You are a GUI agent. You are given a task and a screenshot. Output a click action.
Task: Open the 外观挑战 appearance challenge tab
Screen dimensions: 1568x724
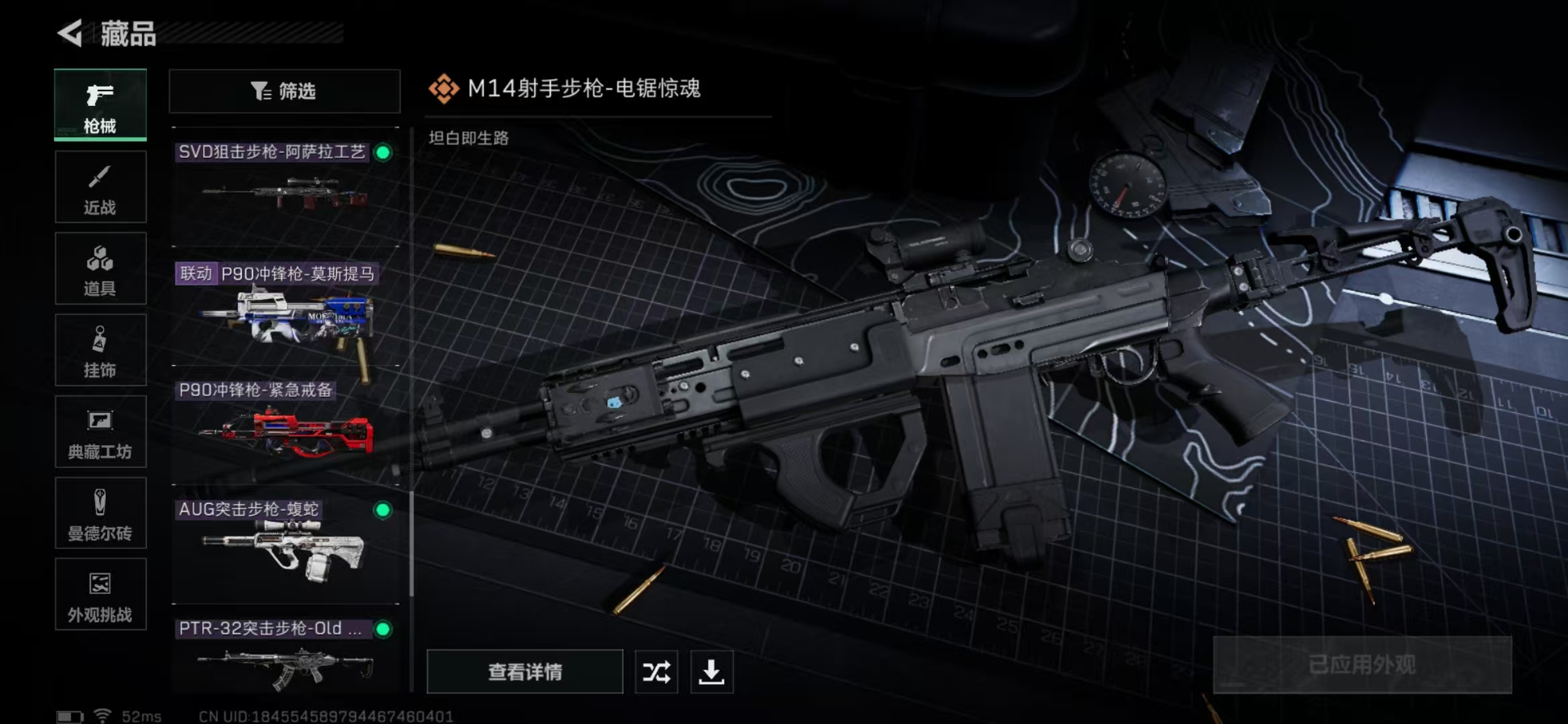click(100, 595)
